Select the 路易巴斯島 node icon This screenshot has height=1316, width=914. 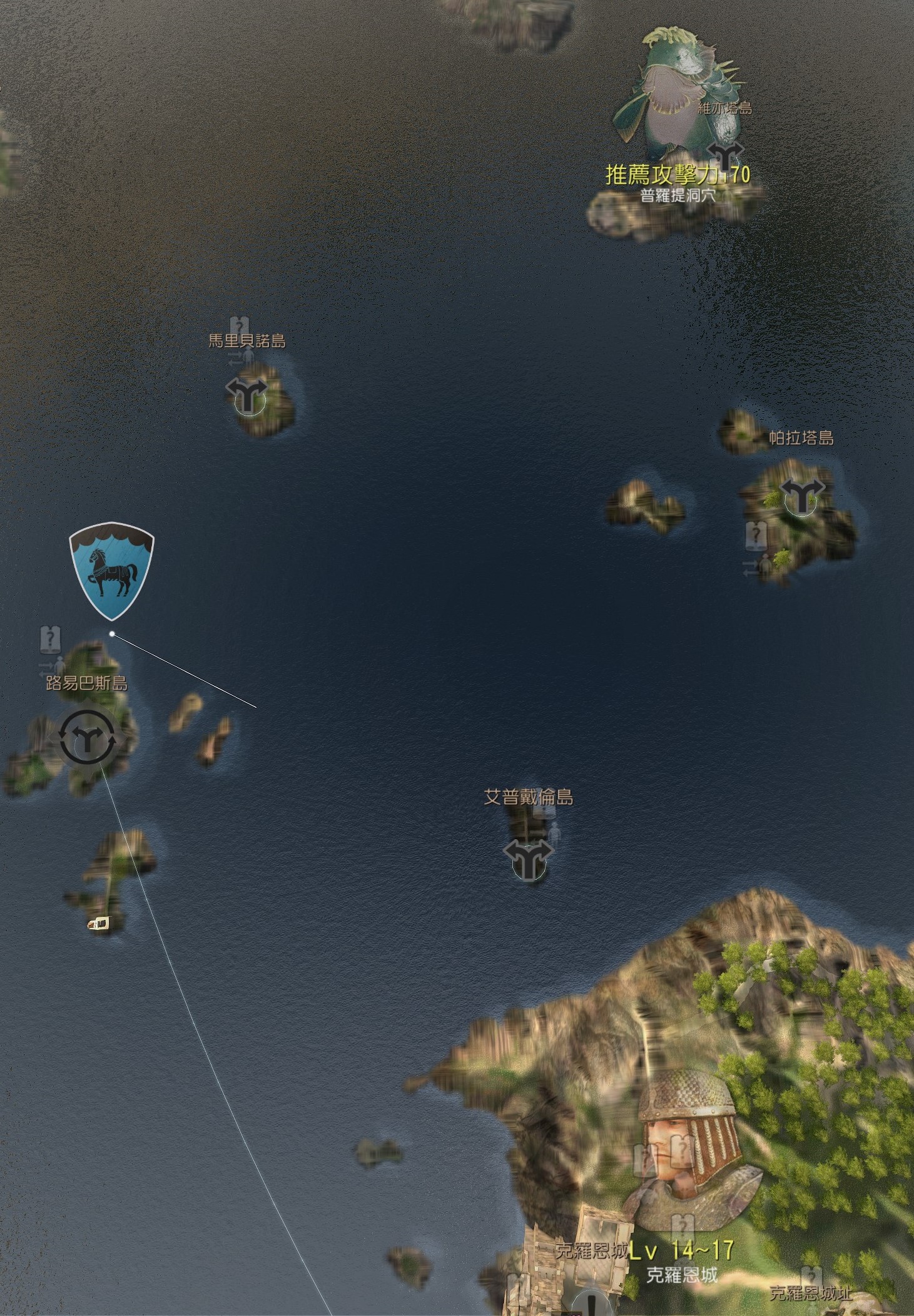87,737
